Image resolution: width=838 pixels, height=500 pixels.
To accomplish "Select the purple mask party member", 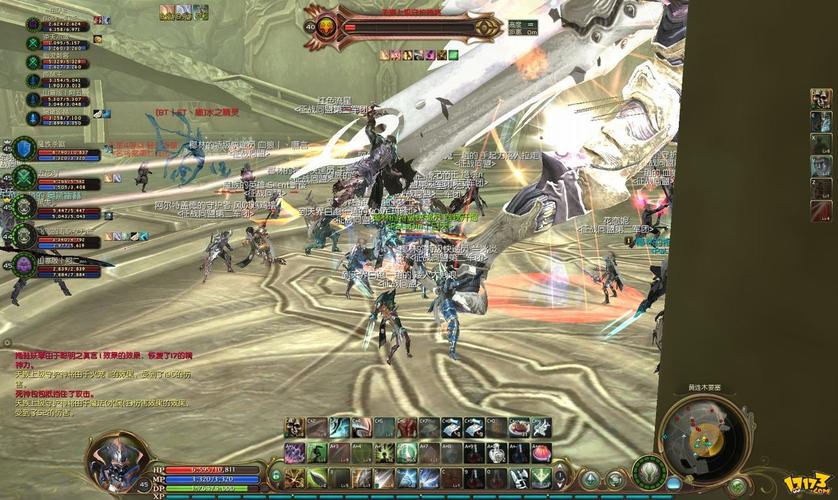I will [24, 264].
